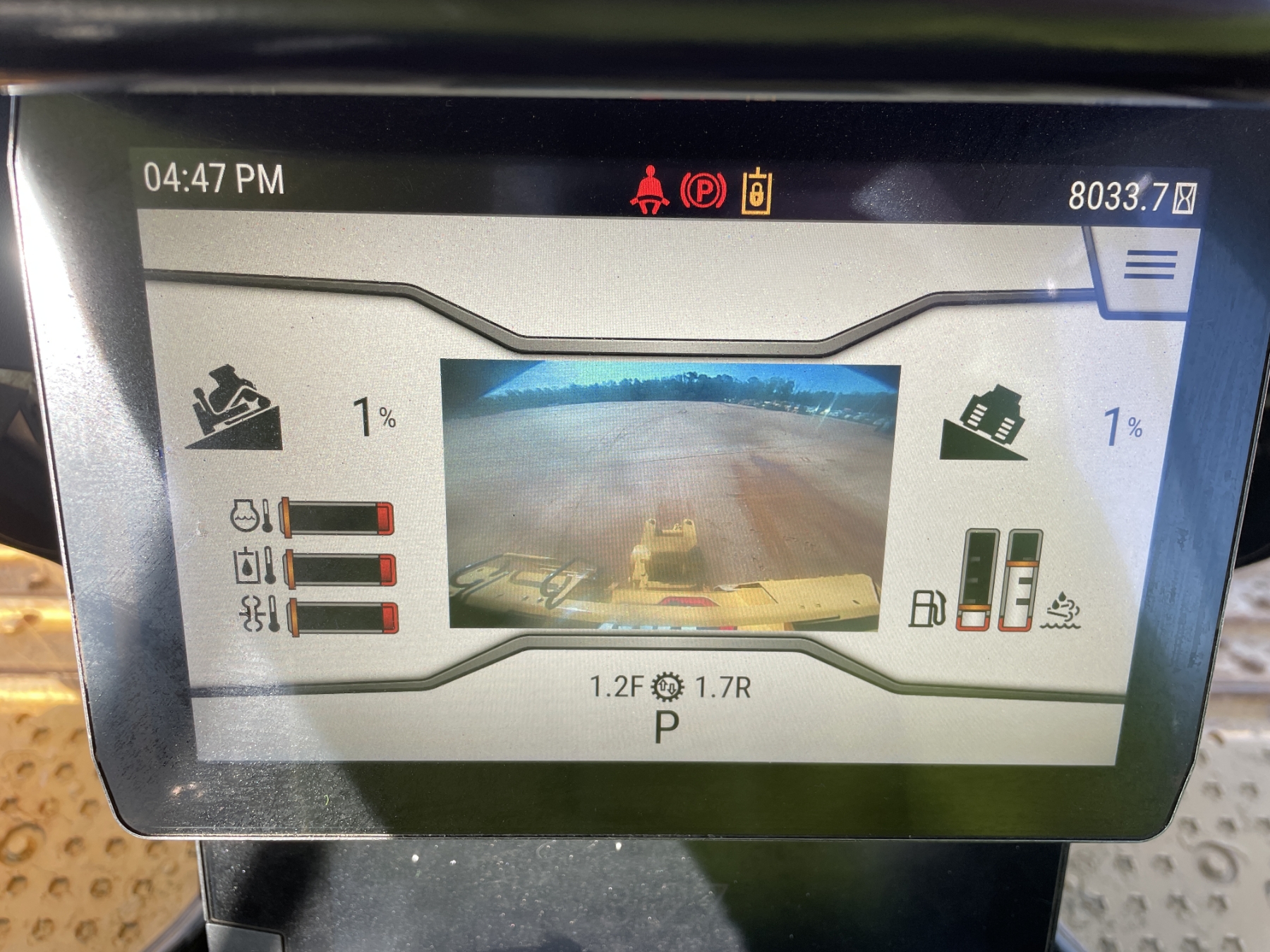Select the gear speed settings icon
Viewport: 1270px width, 952px height.
[x=667, y=687]
